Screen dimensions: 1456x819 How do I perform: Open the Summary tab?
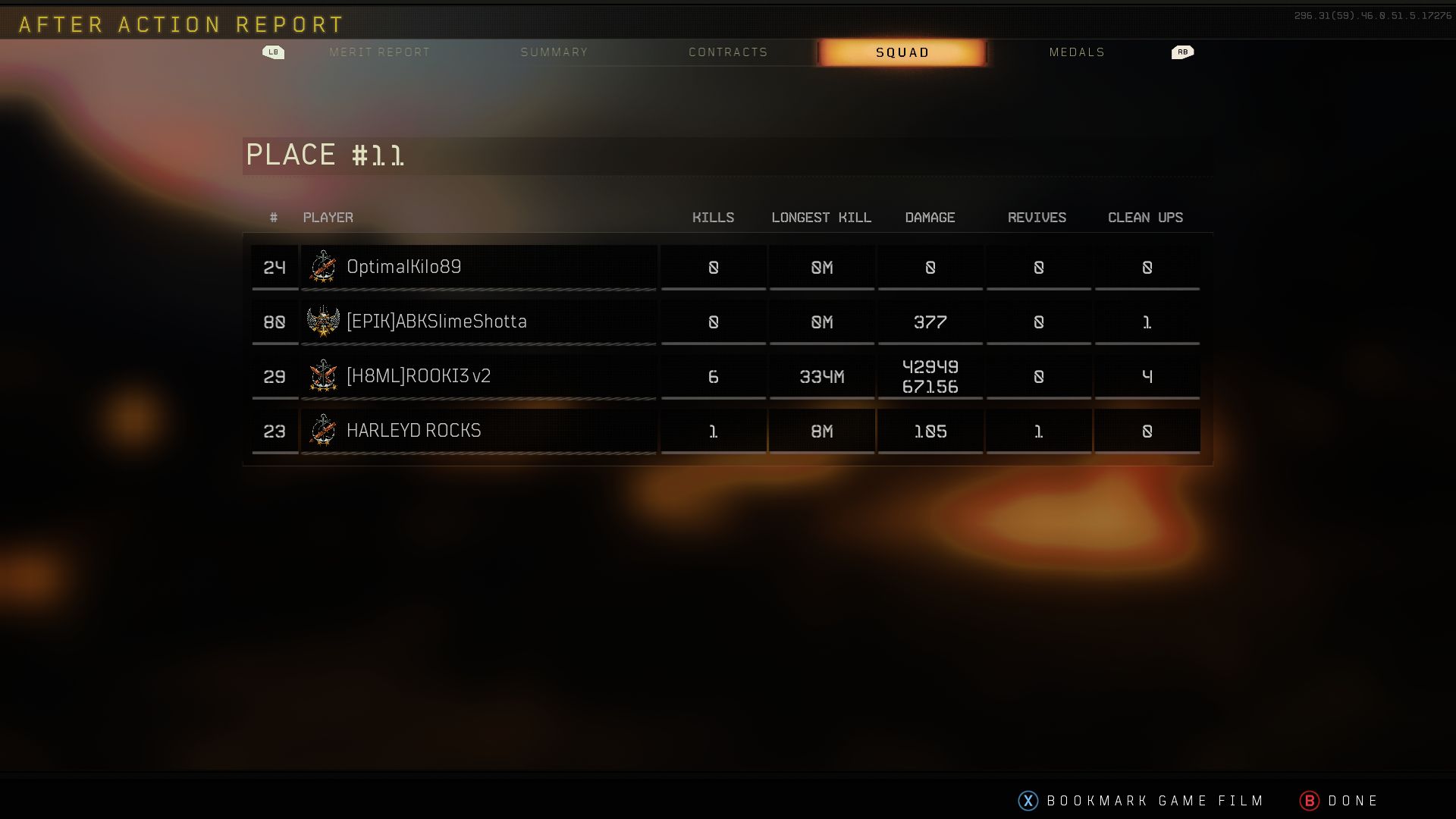(554, 52)
